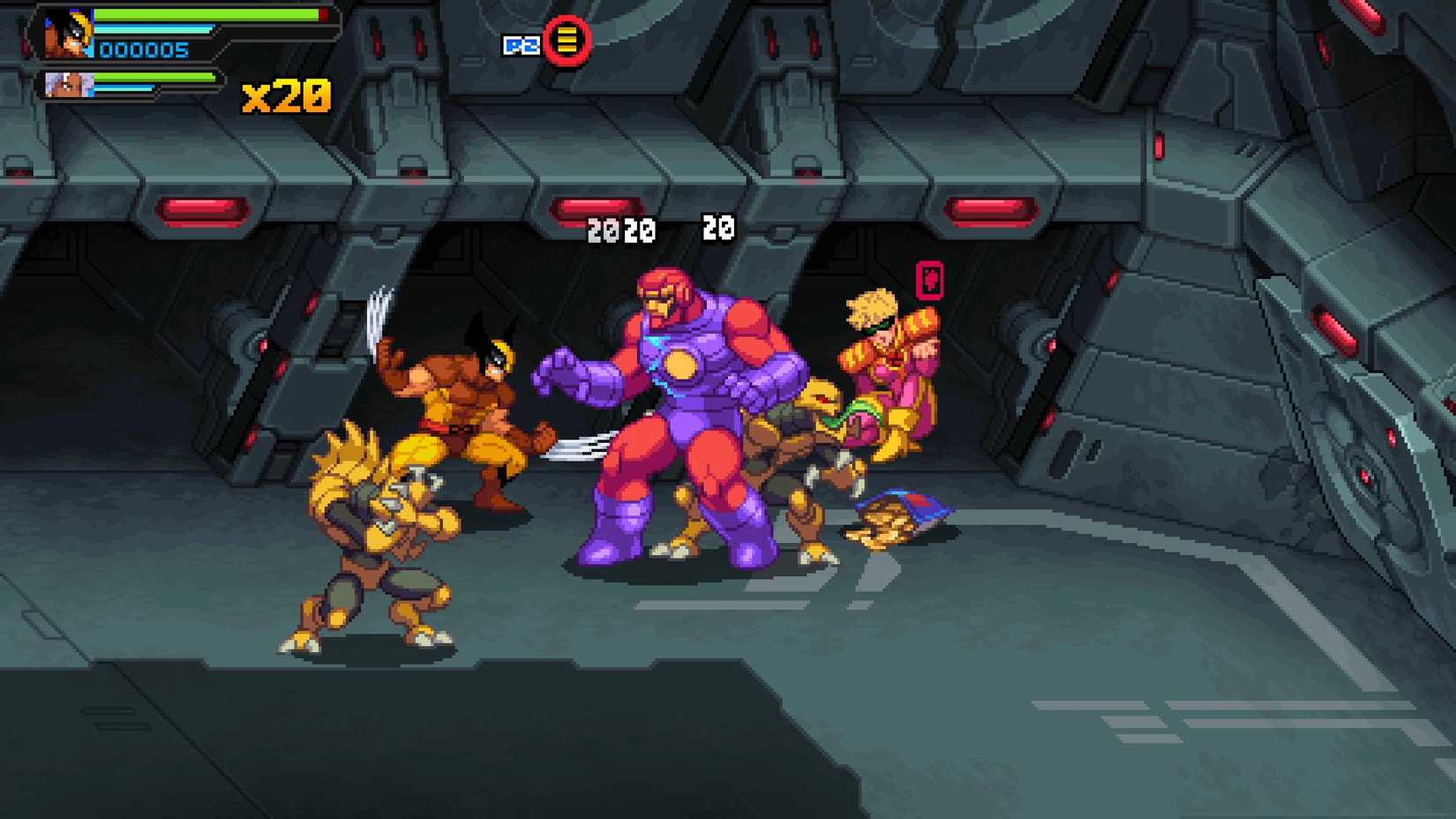Toggle the red segment on Wolverine's health bar
This screenshot has height=819, width=1456.
[323, 14]
